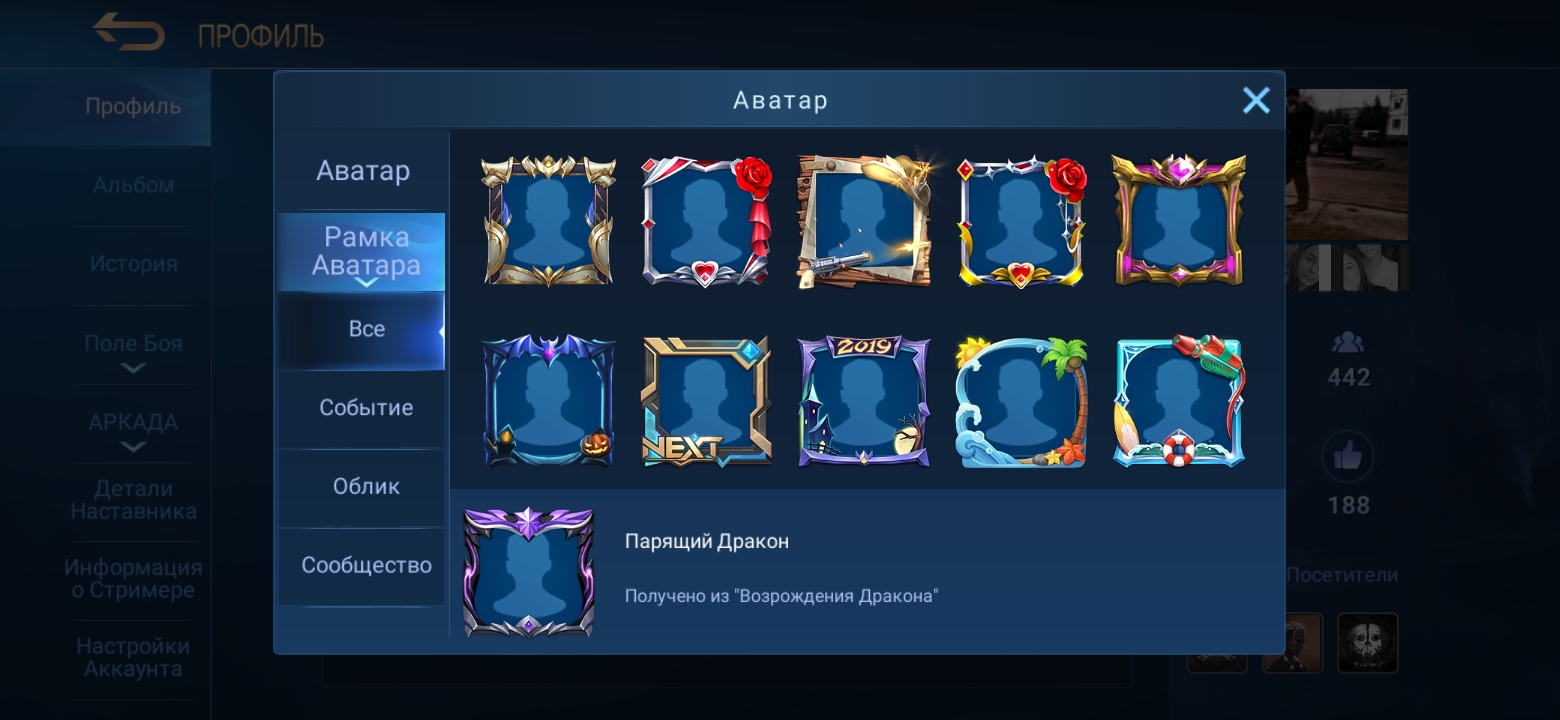Choose the Облик frame category
The image size is (1560, 720).
pos(366,487)
